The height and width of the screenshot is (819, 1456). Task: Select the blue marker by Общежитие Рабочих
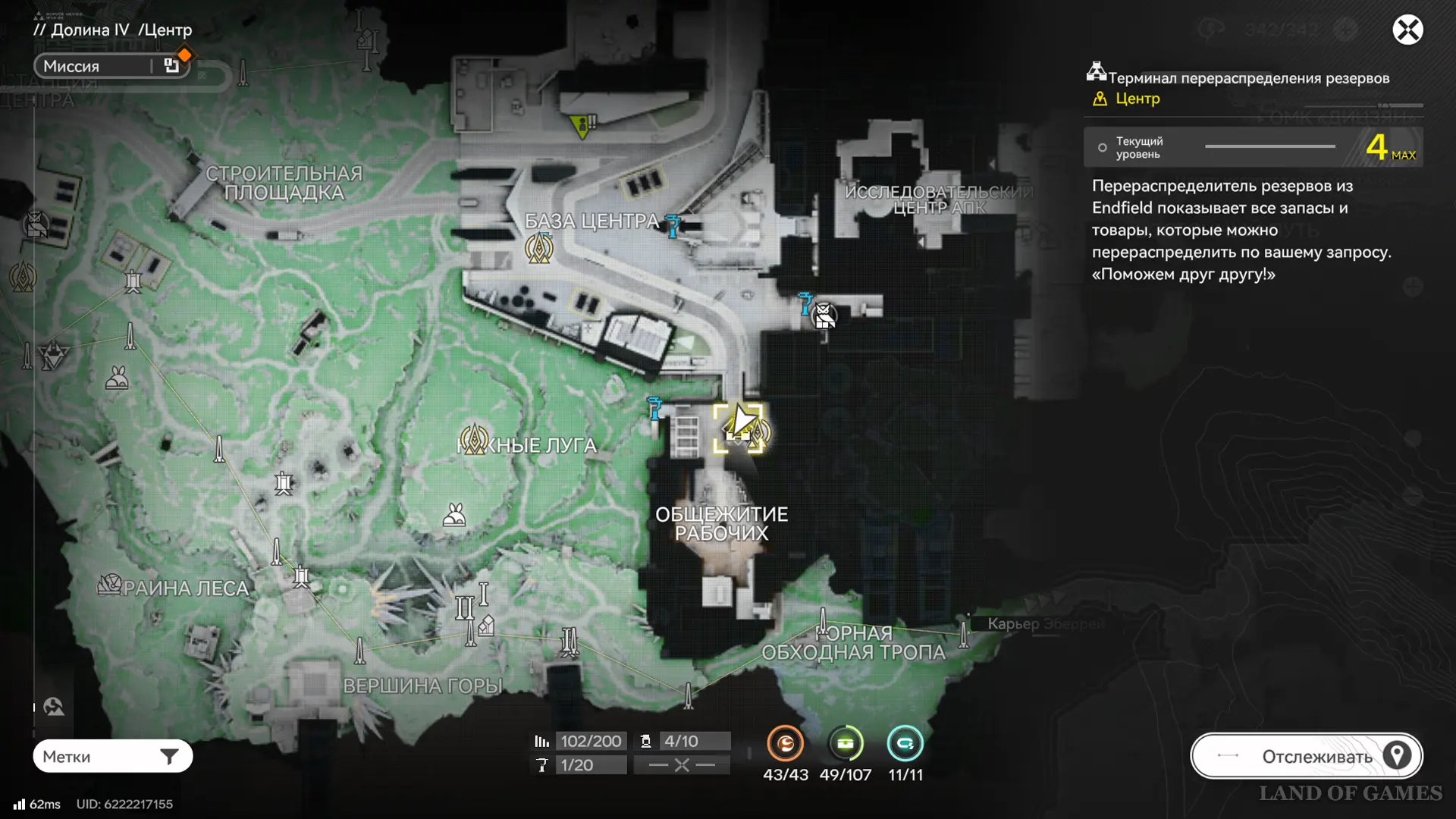click(x=654, y=408)
